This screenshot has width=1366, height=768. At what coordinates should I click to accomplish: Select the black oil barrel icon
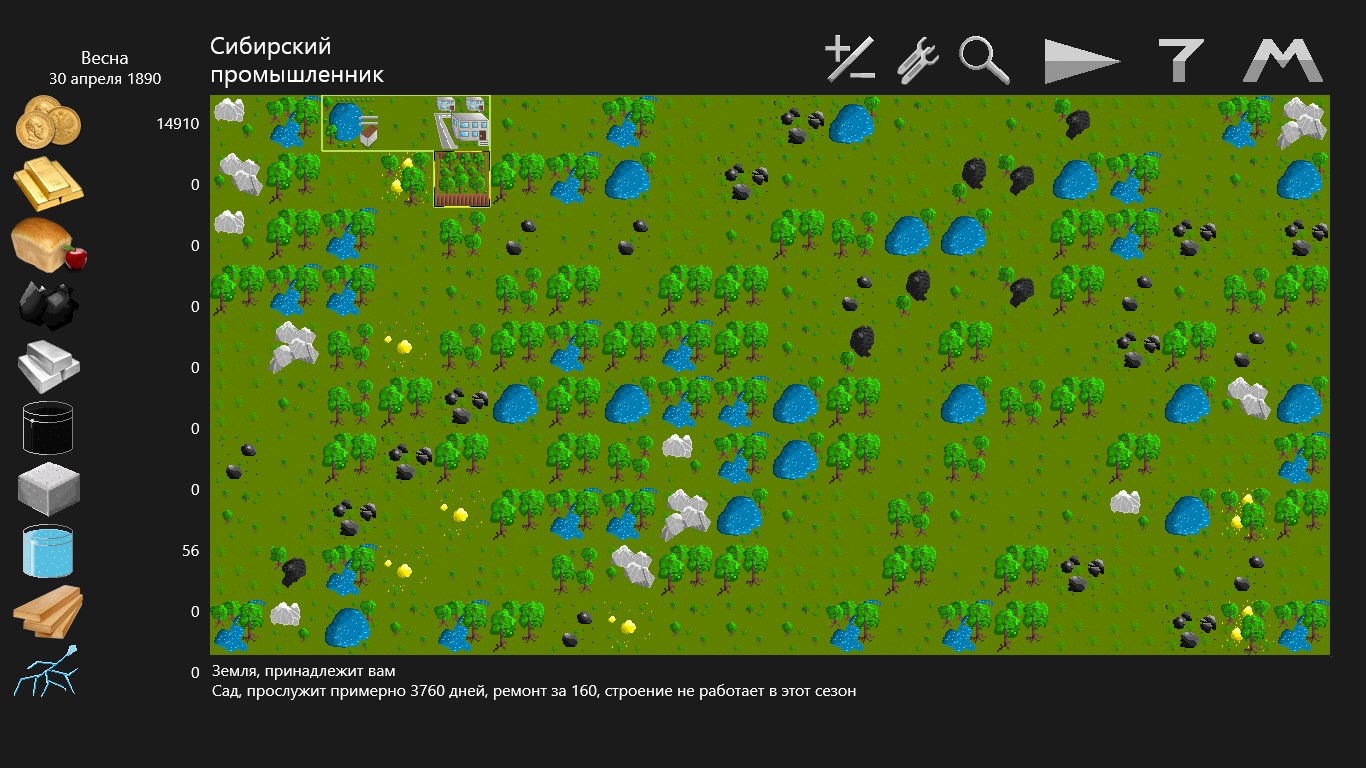[48, 428]
